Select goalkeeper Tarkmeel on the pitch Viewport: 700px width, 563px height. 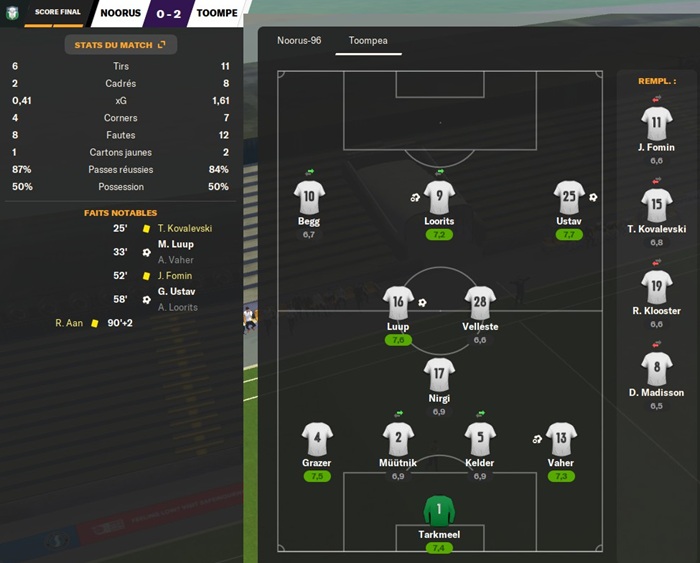[x=439, y=512]
